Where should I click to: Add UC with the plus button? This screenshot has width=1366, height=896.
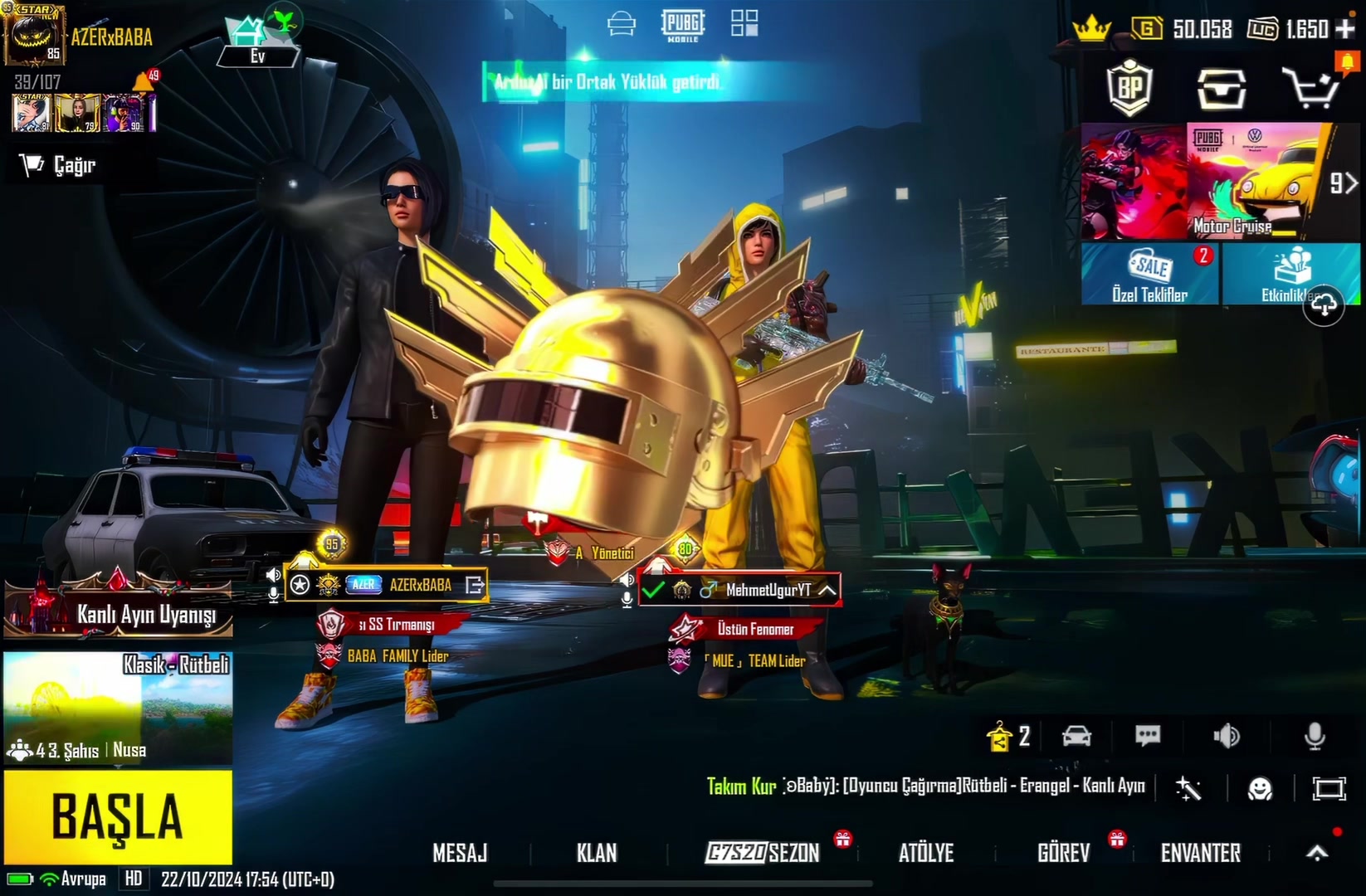pos(1345,29)
